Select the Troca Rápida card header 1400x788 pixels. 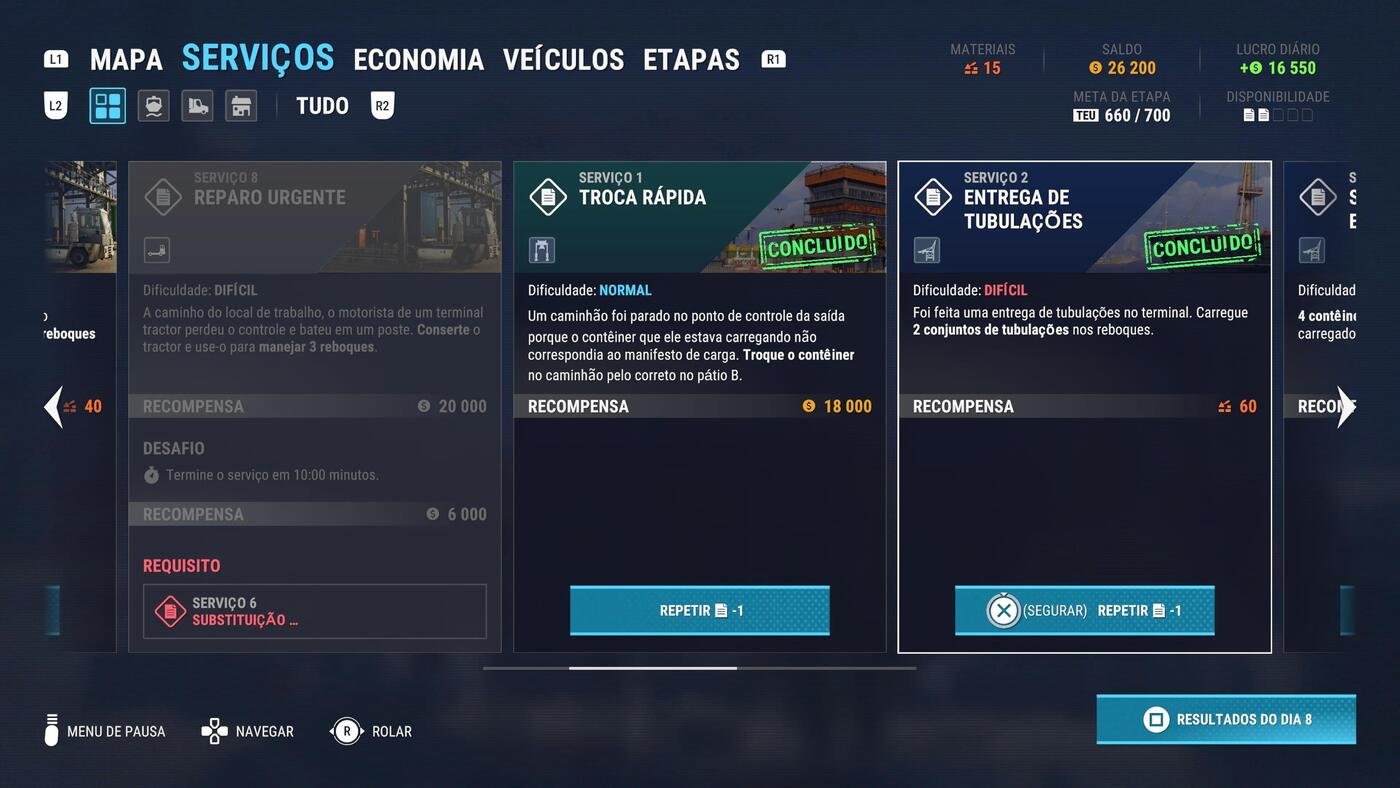click(699, 216)
